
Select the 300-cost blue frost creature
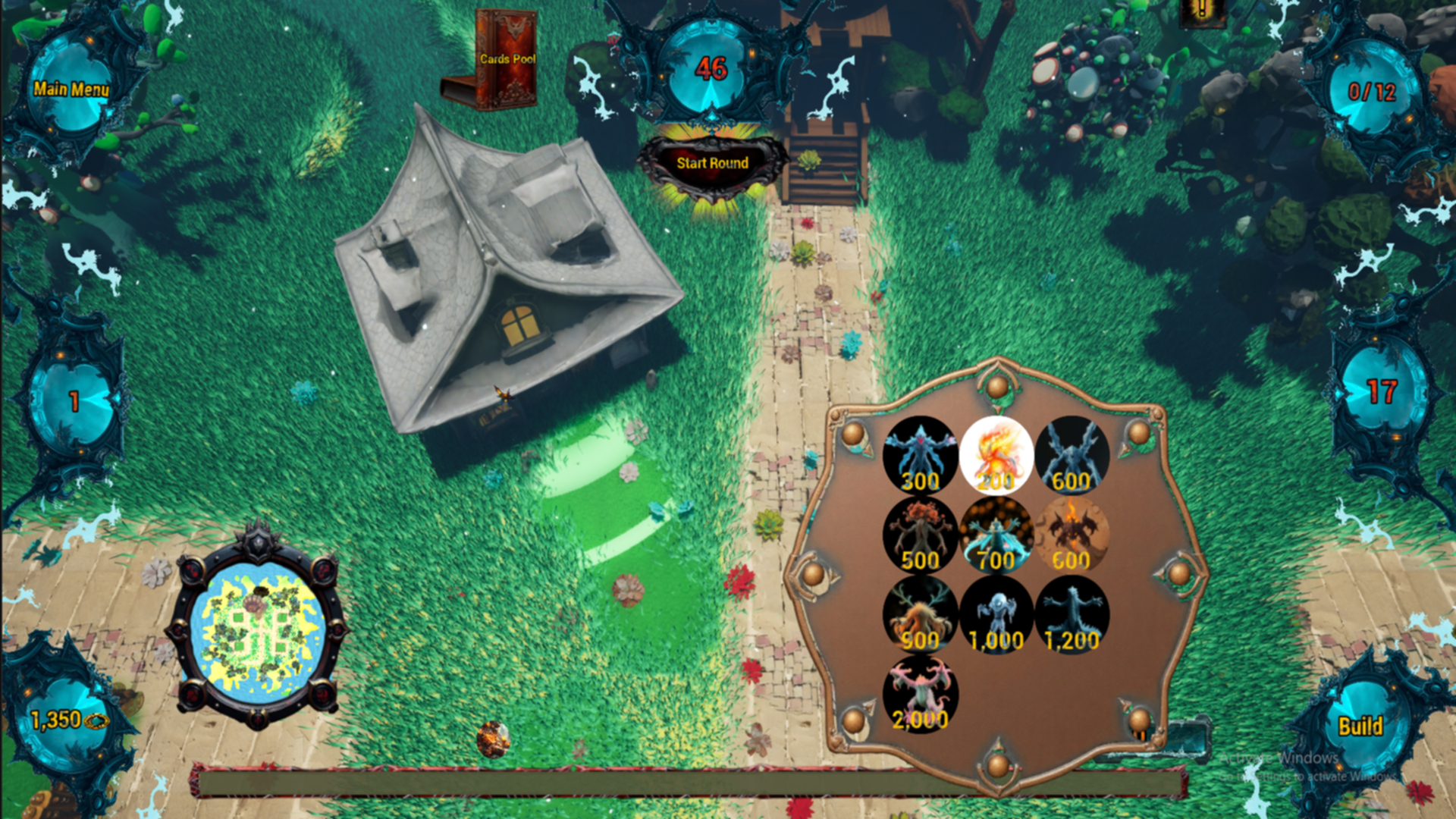pos(920,453)
